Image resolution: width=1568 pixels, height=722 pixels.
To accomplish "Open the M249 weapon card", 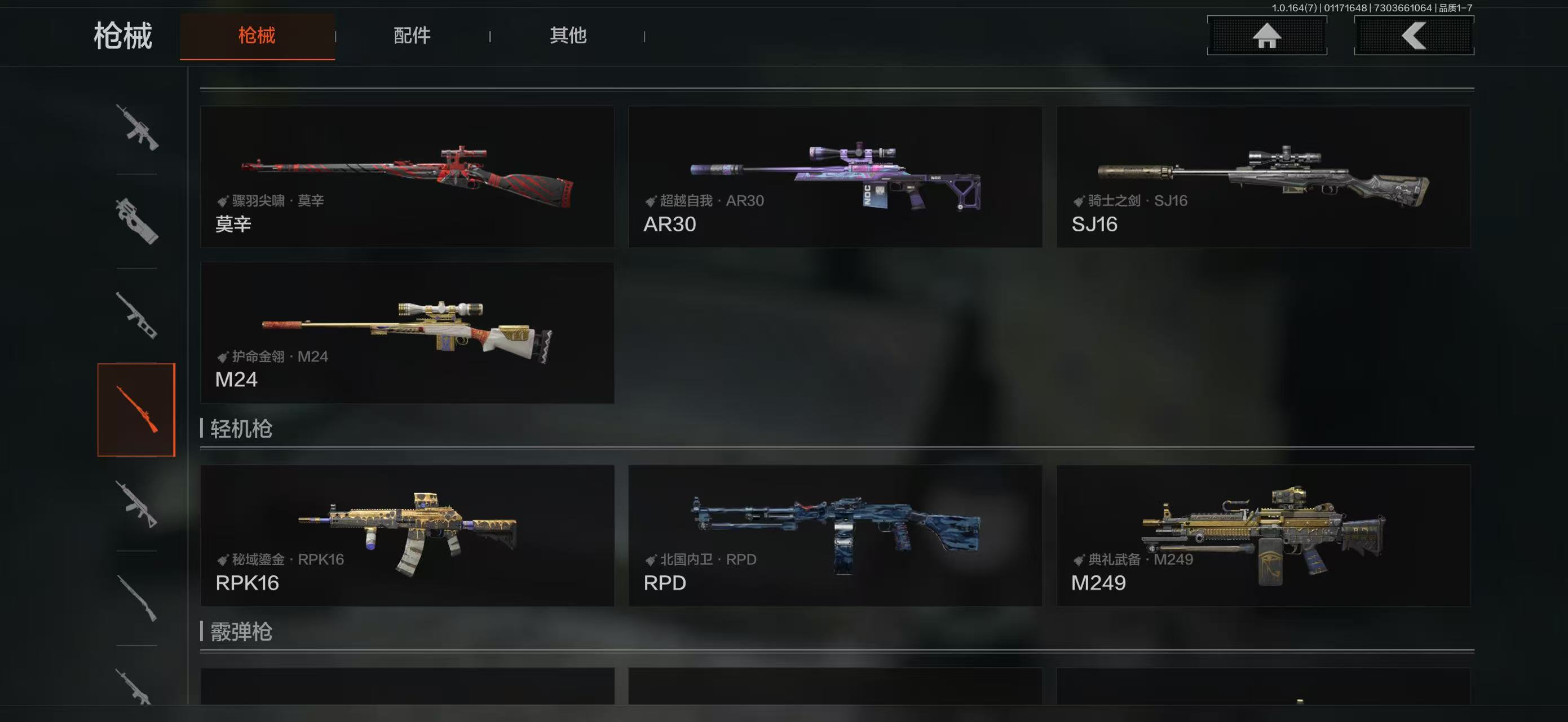I will tap(1263, 535).
